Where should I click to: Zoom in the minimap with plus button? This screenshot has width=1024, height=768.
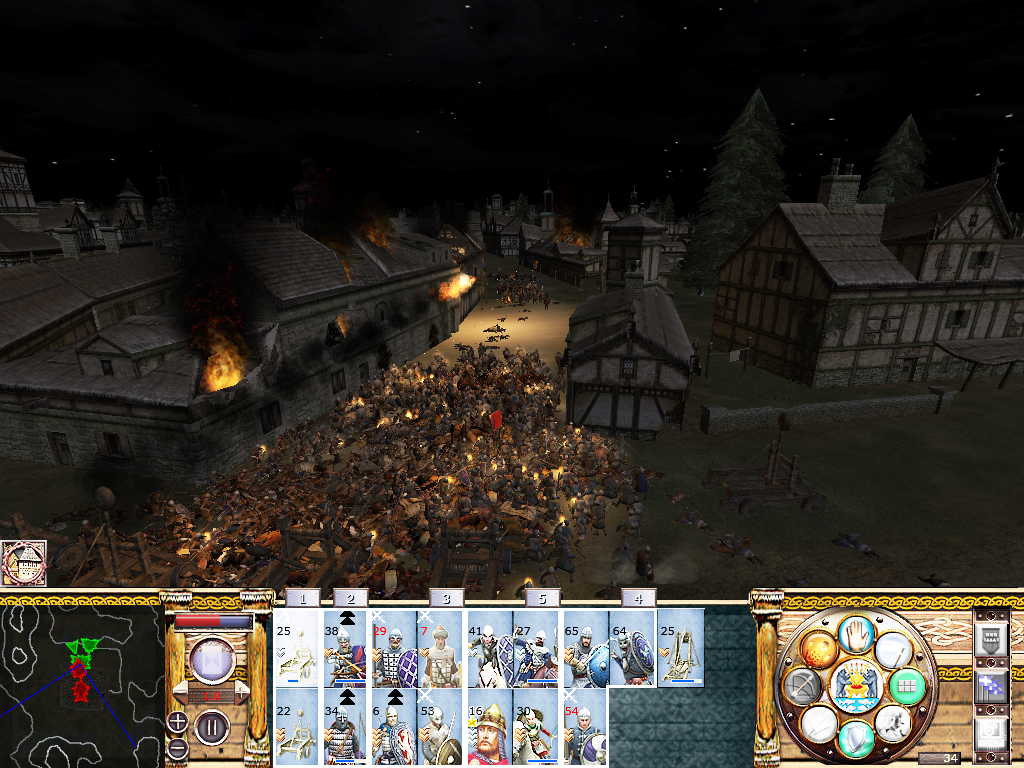[177, 721]
